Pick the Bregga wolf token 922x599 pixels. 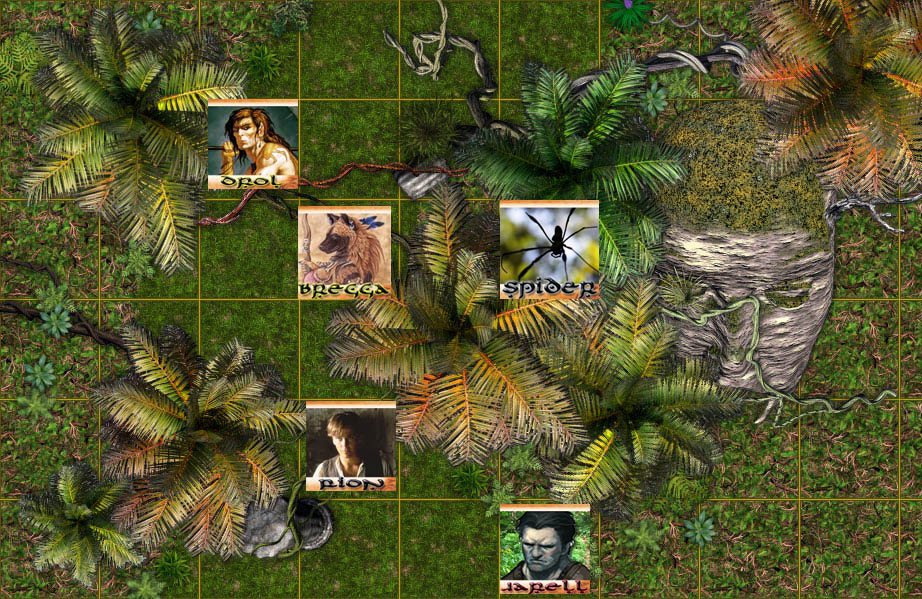[344, 254]
